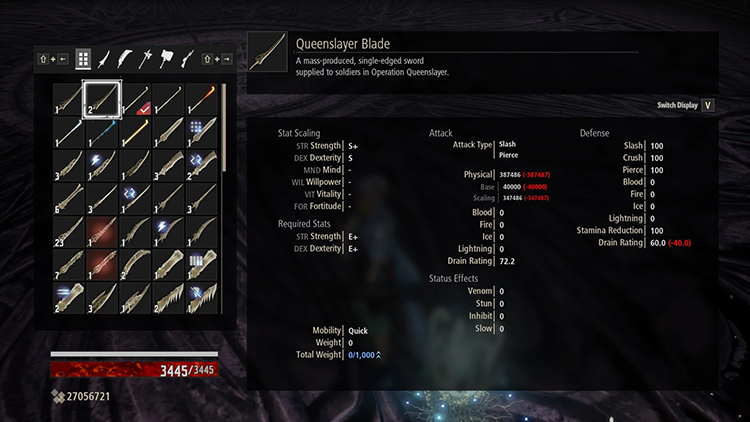Filter weapons by the halberd tab

click(x=147, y=59)
